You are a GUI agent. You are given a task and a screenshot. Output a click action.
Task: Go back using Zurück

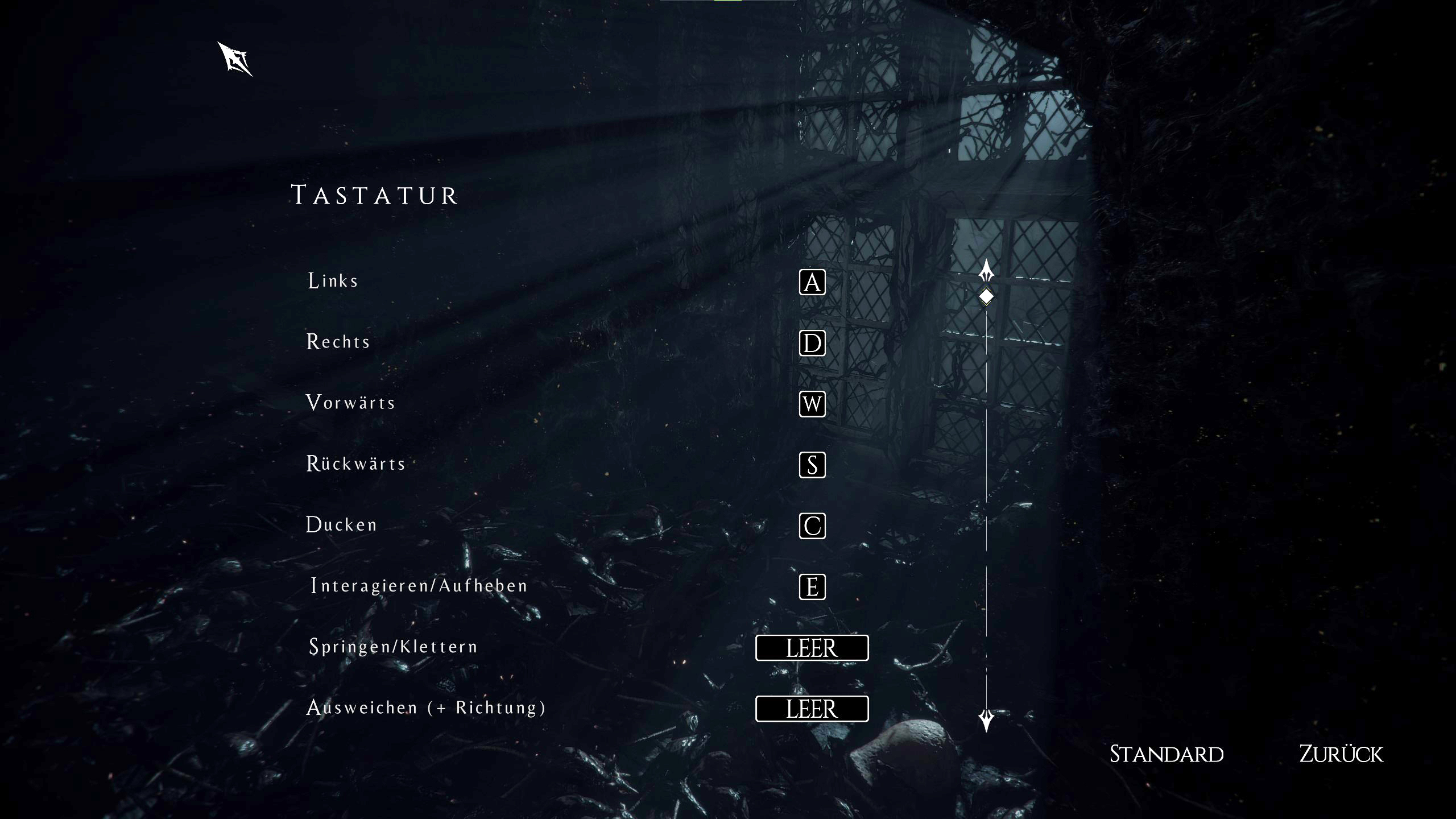pyautogui.click(x=1341, y=754)
